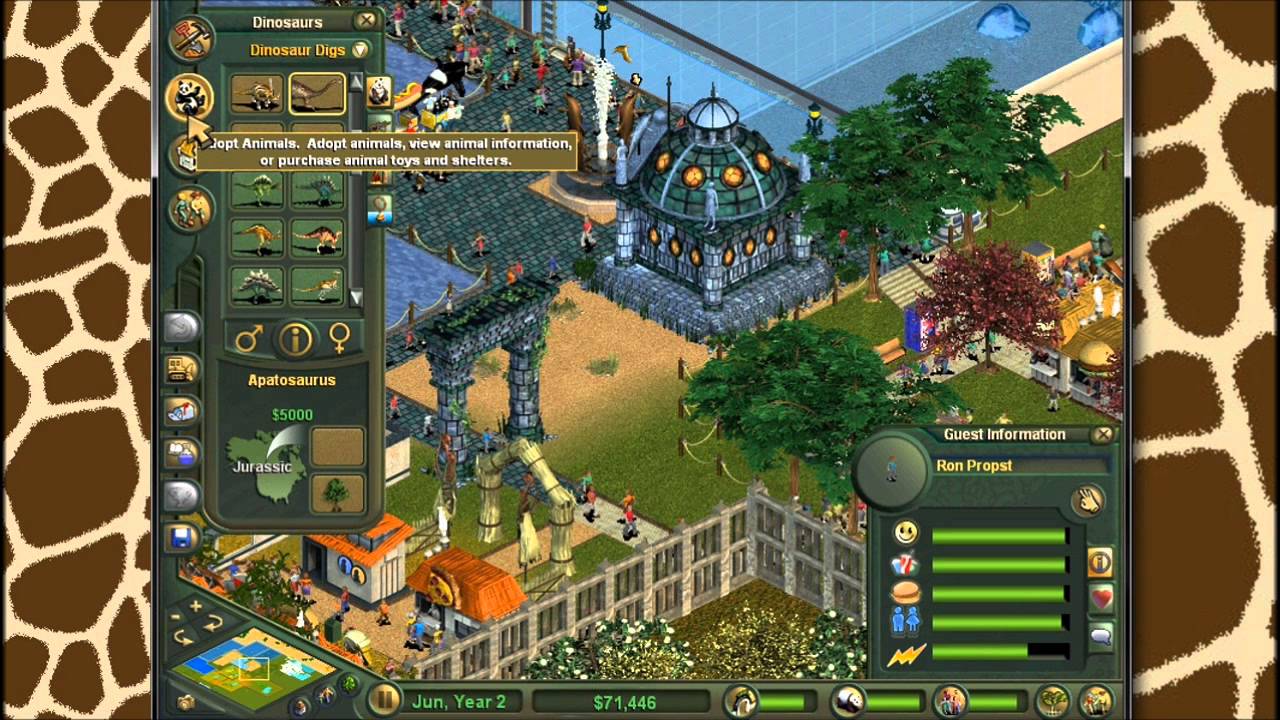1280x720 pixels.
Task: Toggle the female gender filter symbol
Action: click(341, 338)
